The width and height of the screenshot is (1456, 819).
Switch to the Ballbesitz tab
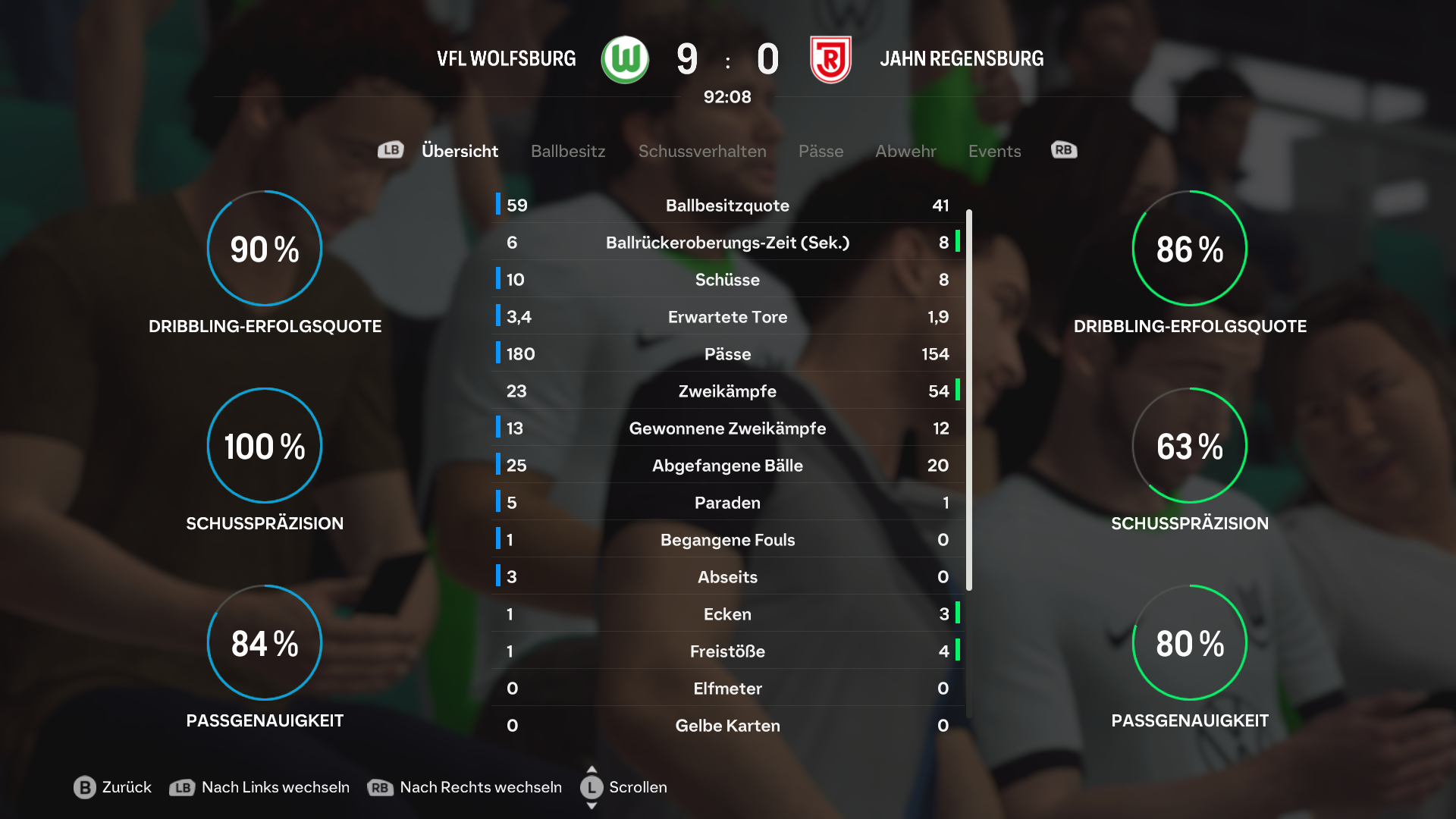568,151
